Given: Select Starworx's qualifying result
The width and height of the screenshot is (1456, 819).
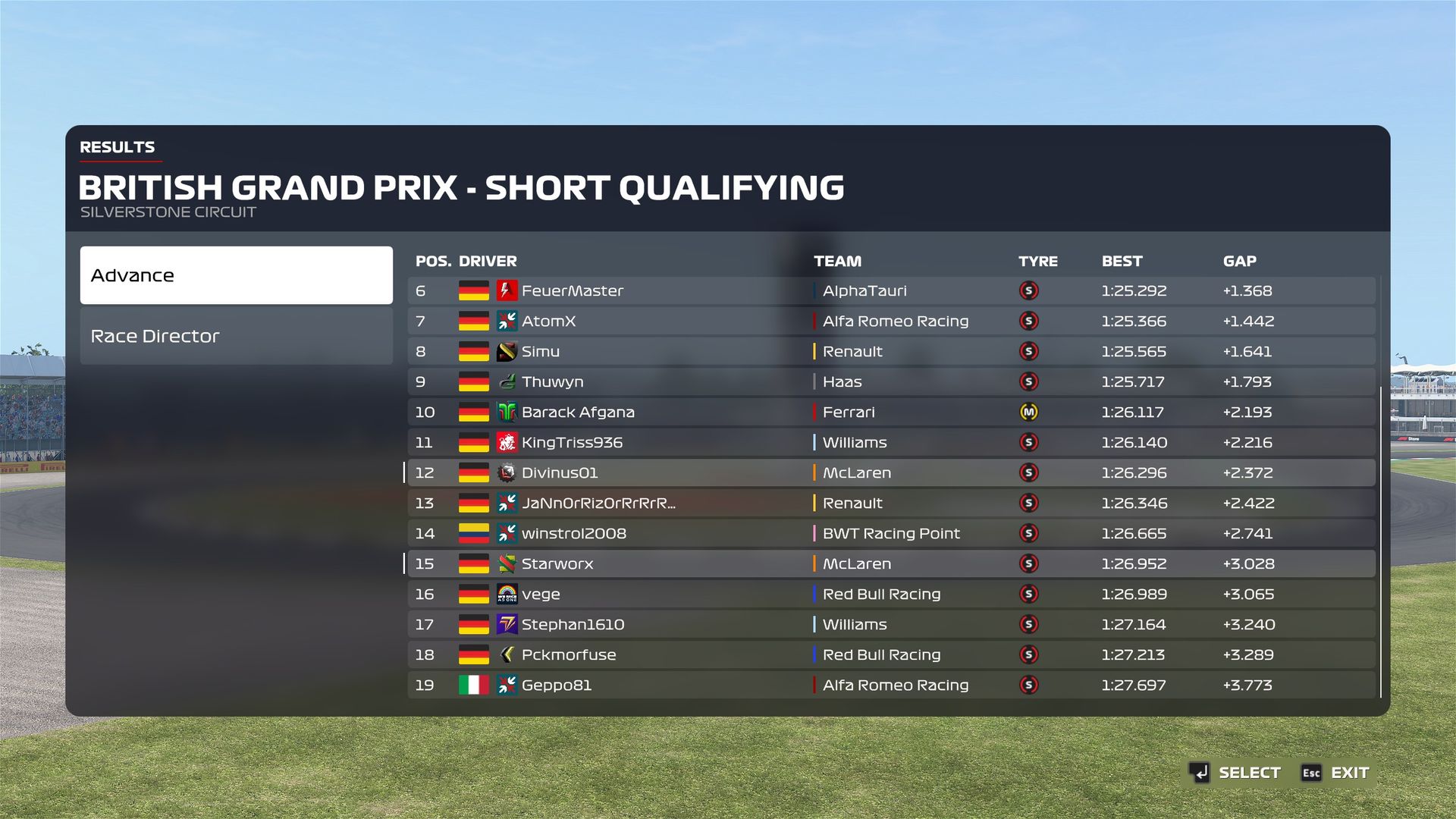Looking at the screenshot, I should [x=891, y=563].
